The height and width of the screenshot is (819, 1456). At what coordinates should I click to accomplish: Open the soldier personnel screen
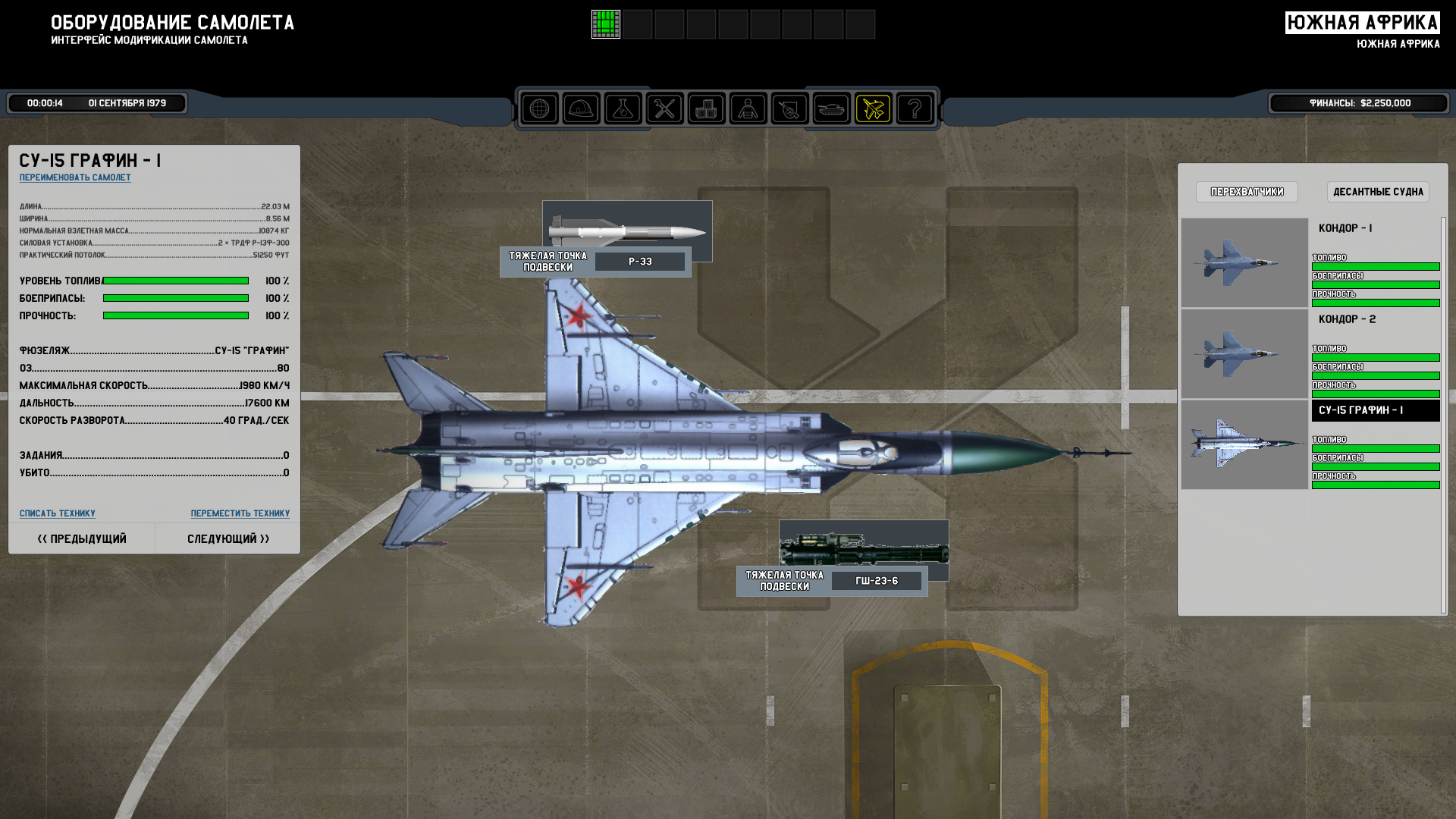tap(748, 109)
